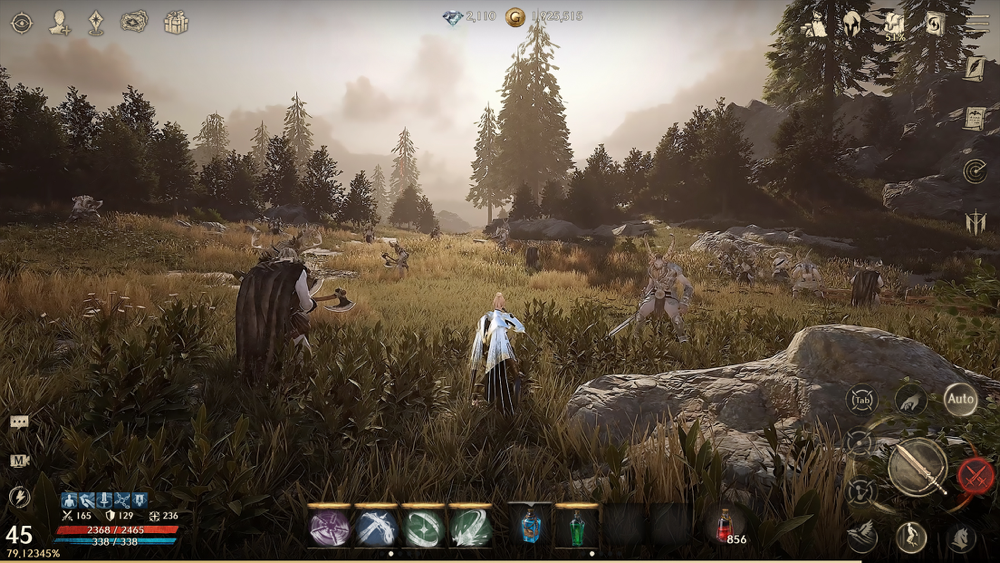Toggle the Auto battle button
This screenshot has width=1000, height=563.
(960, 400)
